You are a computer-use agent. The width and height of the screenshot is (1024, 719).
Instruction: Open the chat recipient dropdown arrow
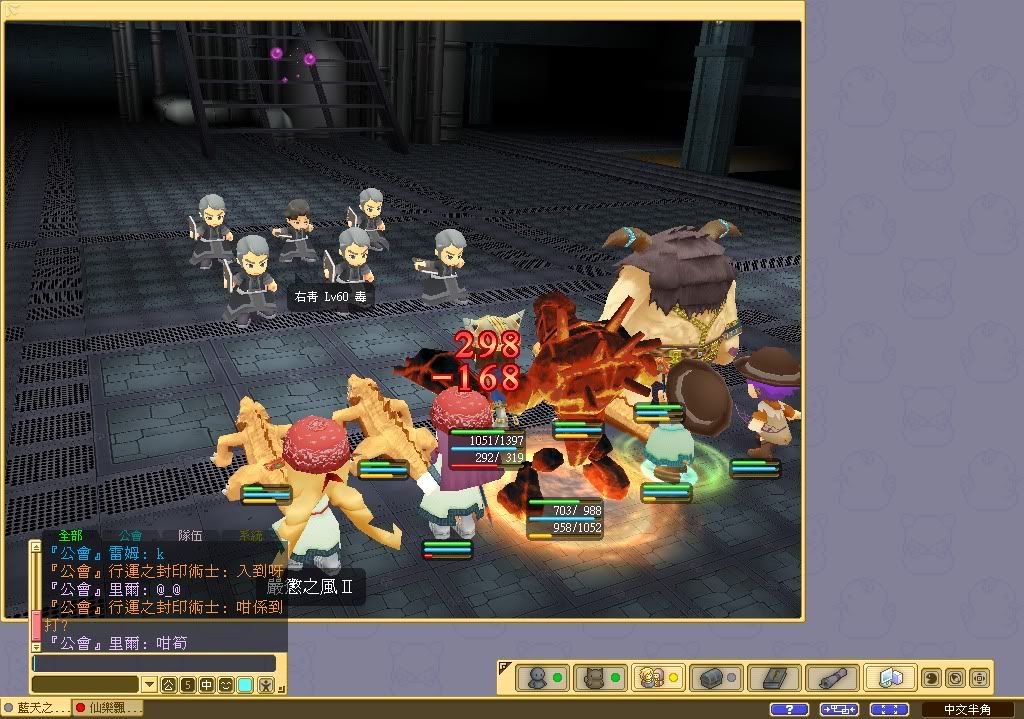[149, 685]
